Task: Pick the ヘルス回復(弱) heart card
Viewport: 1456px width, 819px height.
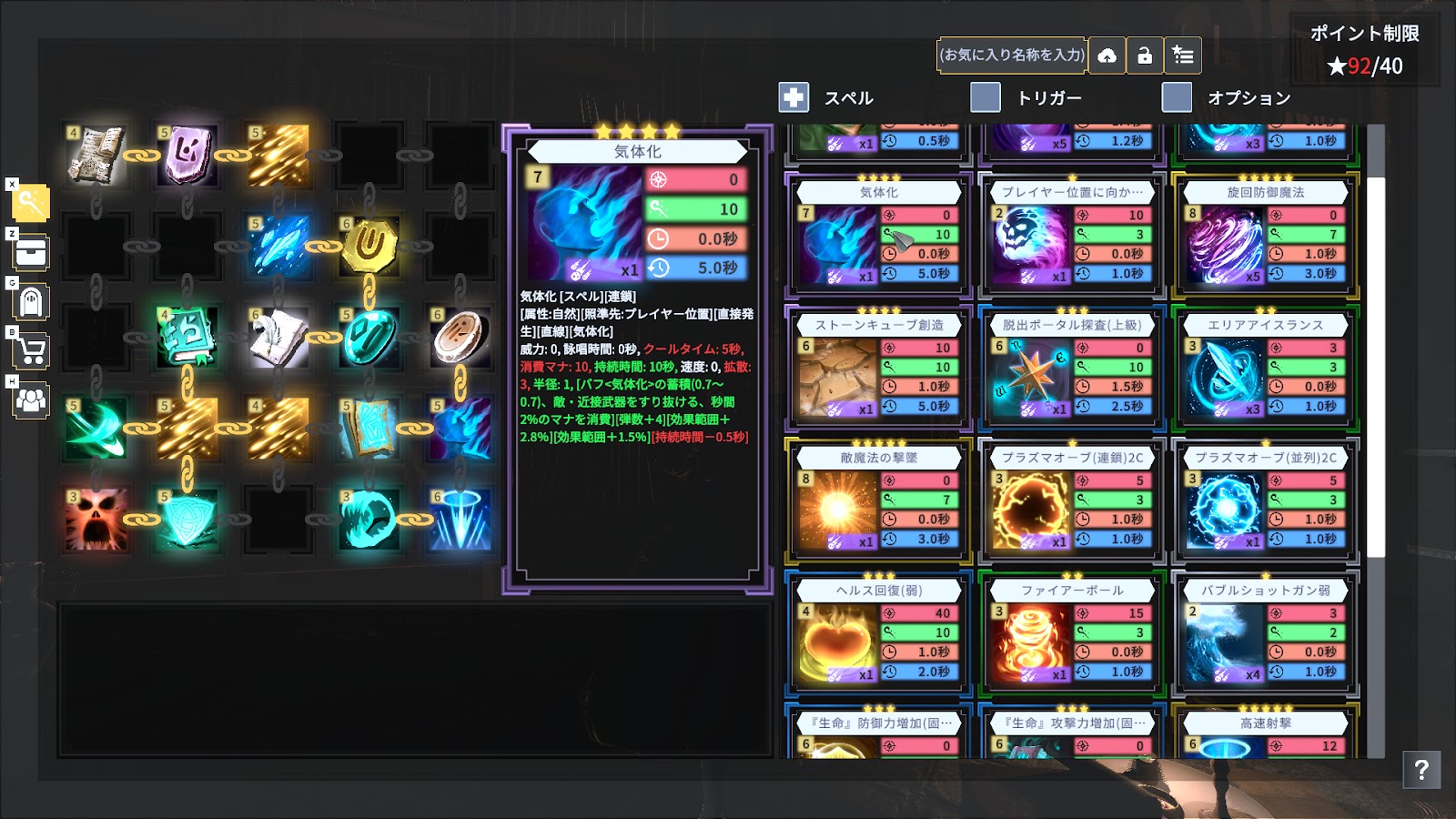Action: click(878, 633)
